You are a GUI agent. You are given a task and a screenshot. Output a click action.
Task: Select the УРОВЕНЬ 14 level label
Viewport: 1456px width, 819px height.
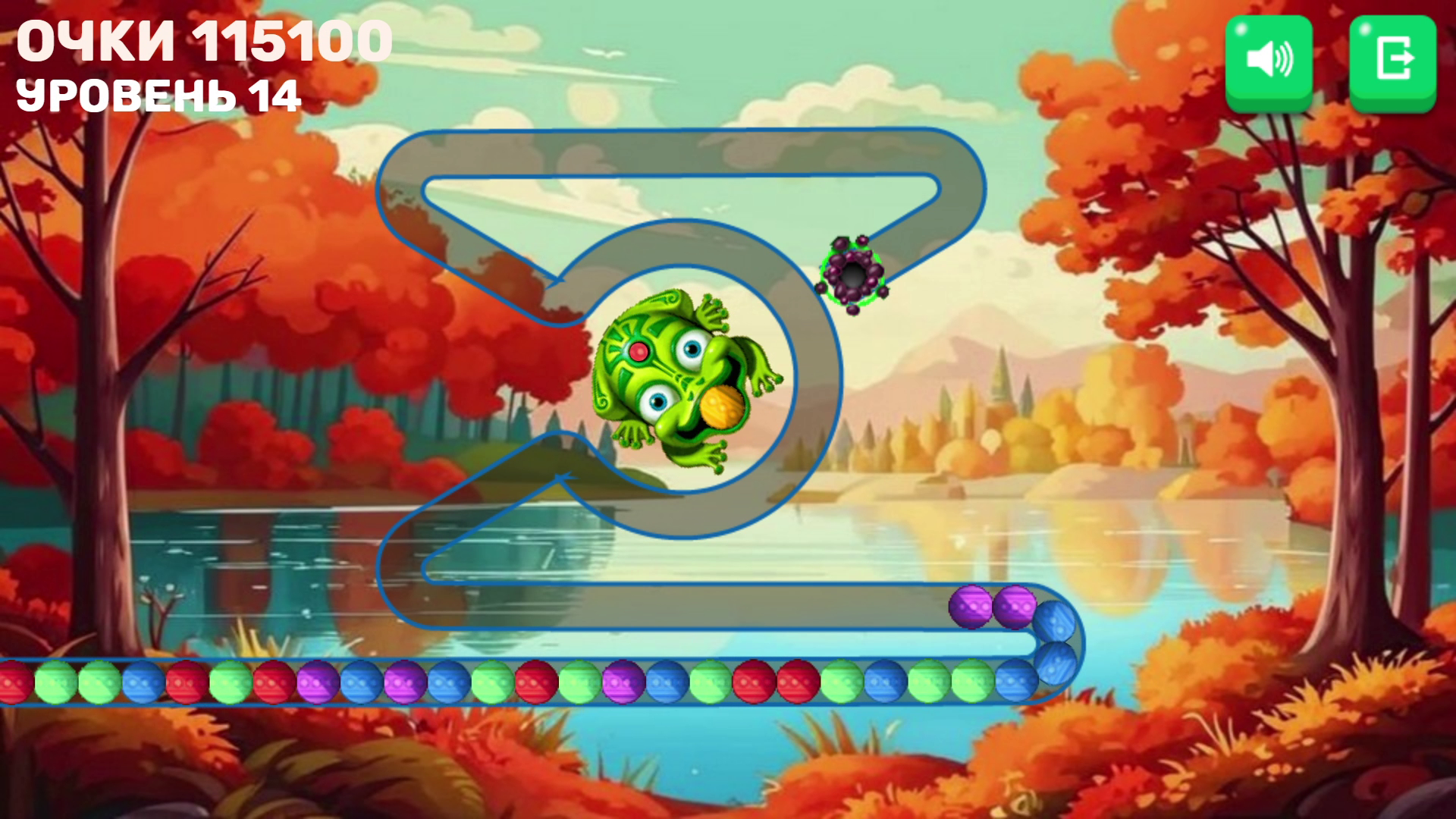[159, 95]
